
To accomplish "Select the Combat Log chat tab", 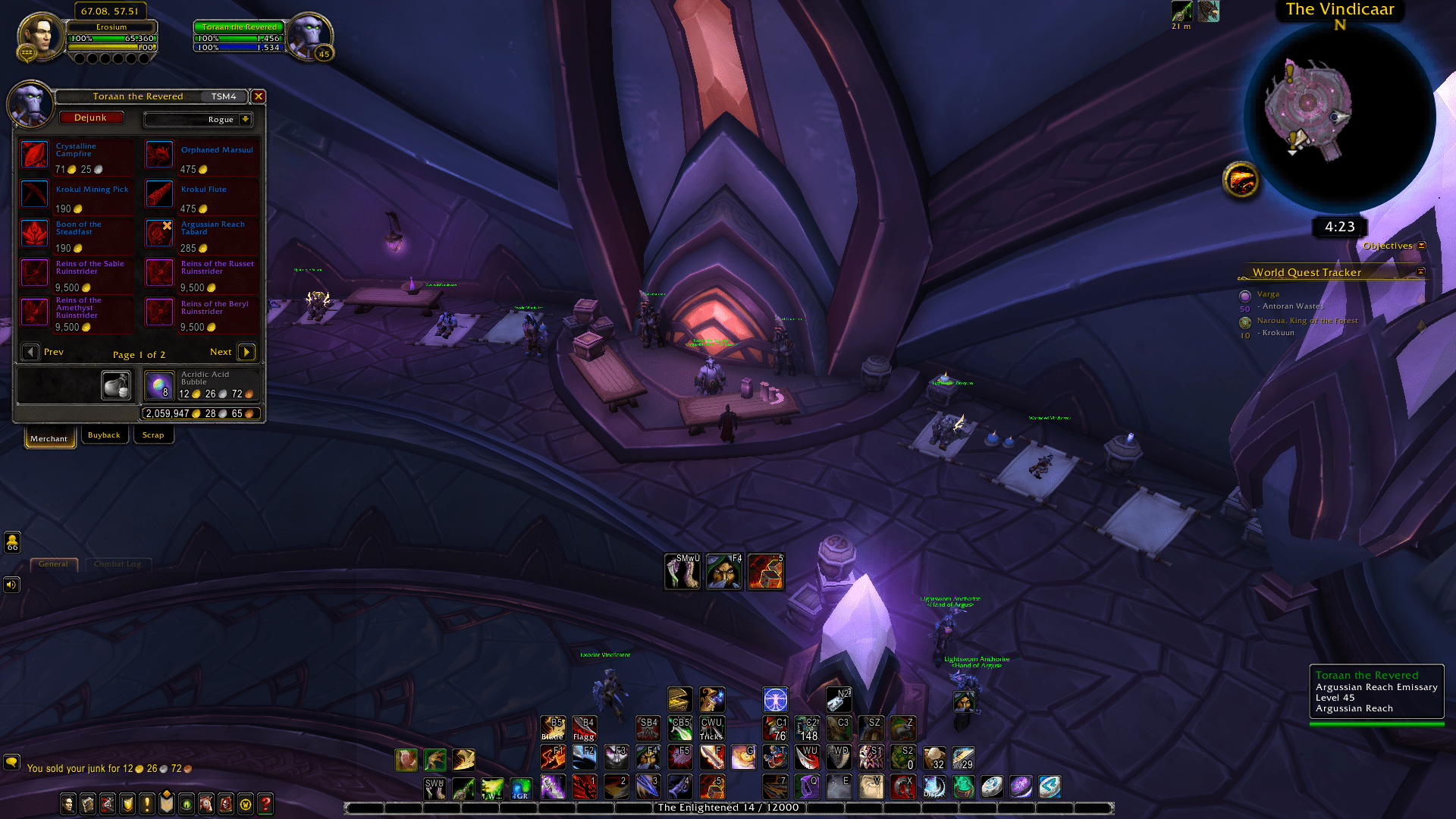I will coord(118,564).
